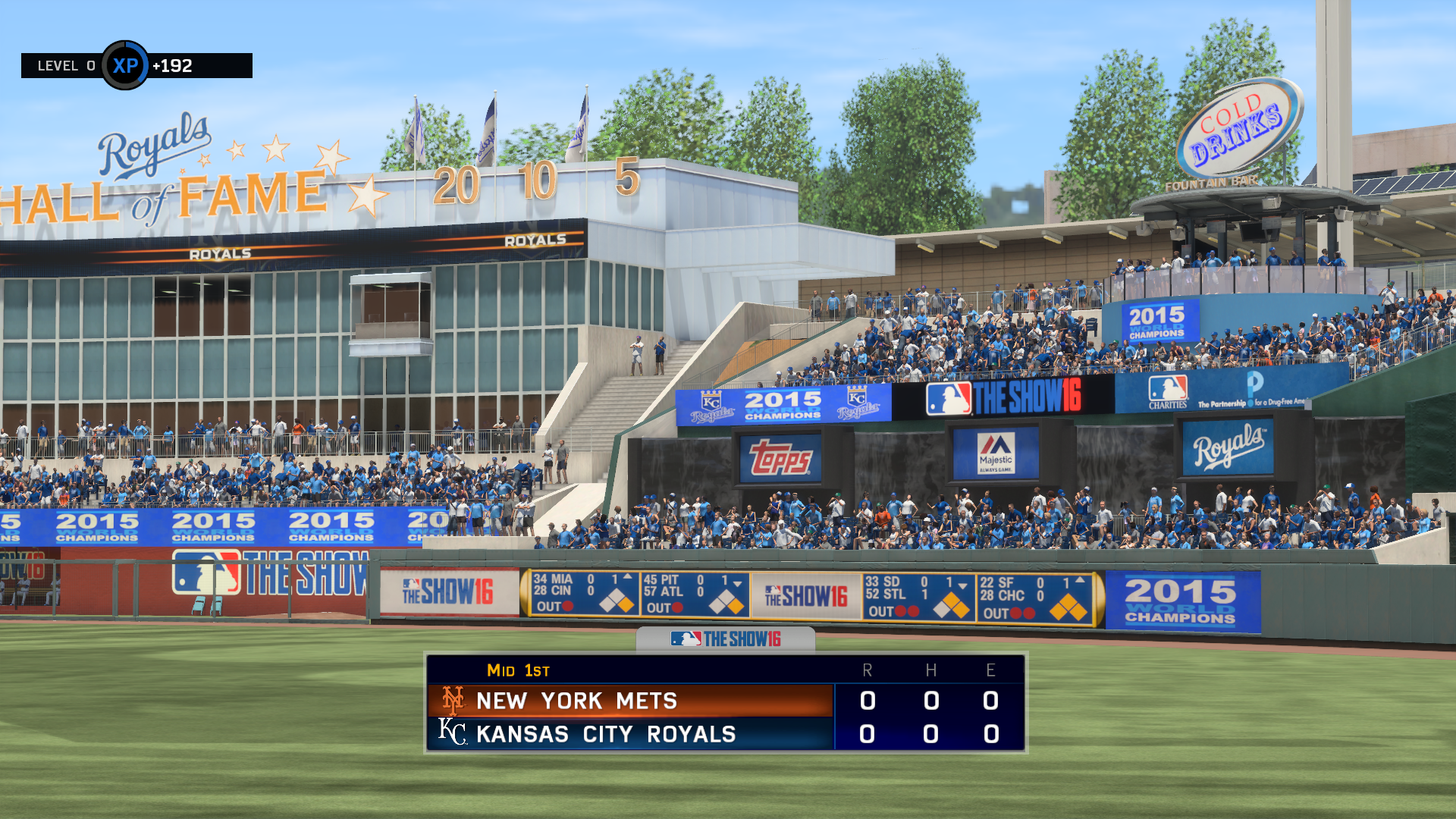Screen dimensions: 1456x819
Task: Select the Royals script logo on the videoboard
Action: [x=1230, y=447]
